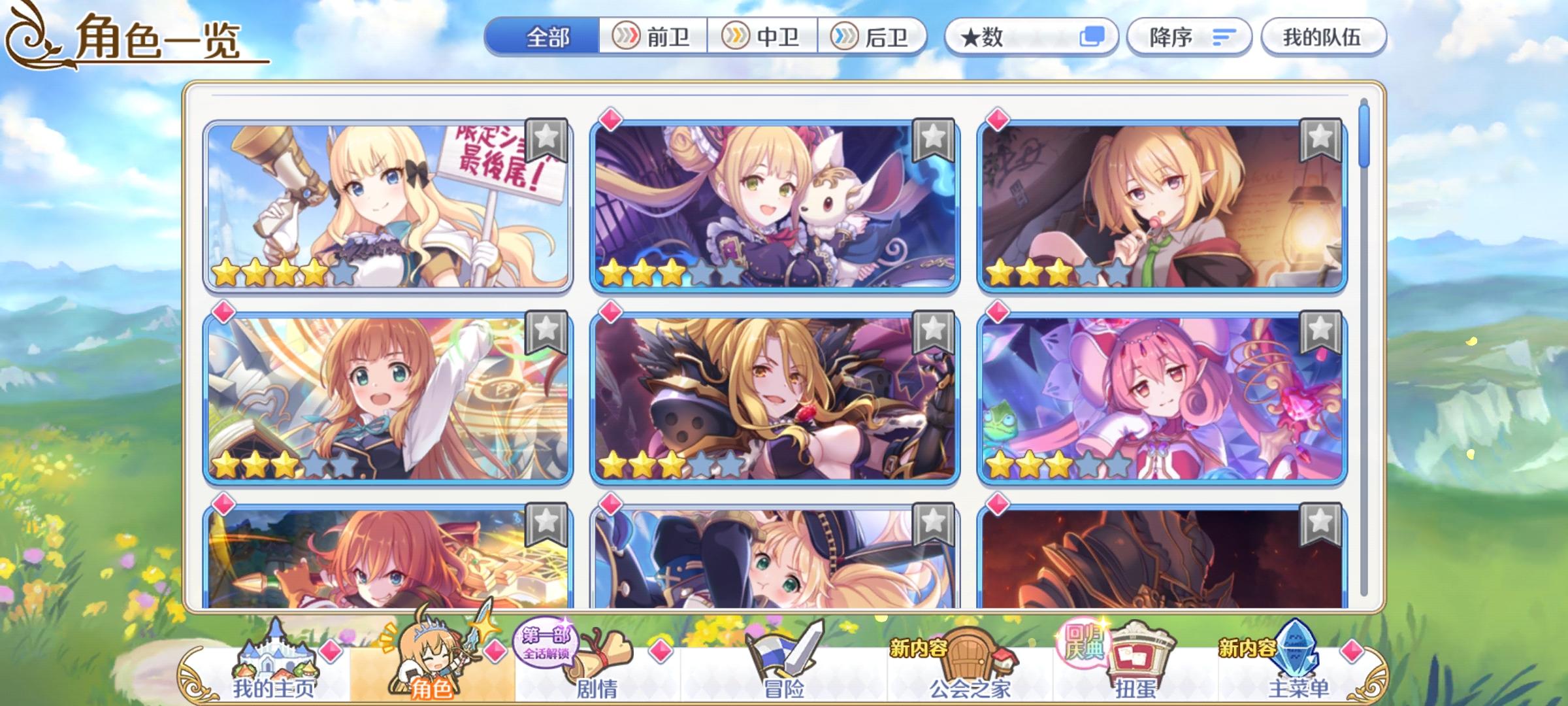Click the sort lines icon inside 降序 button
Screen dimensions: 1568x706
1224,37
